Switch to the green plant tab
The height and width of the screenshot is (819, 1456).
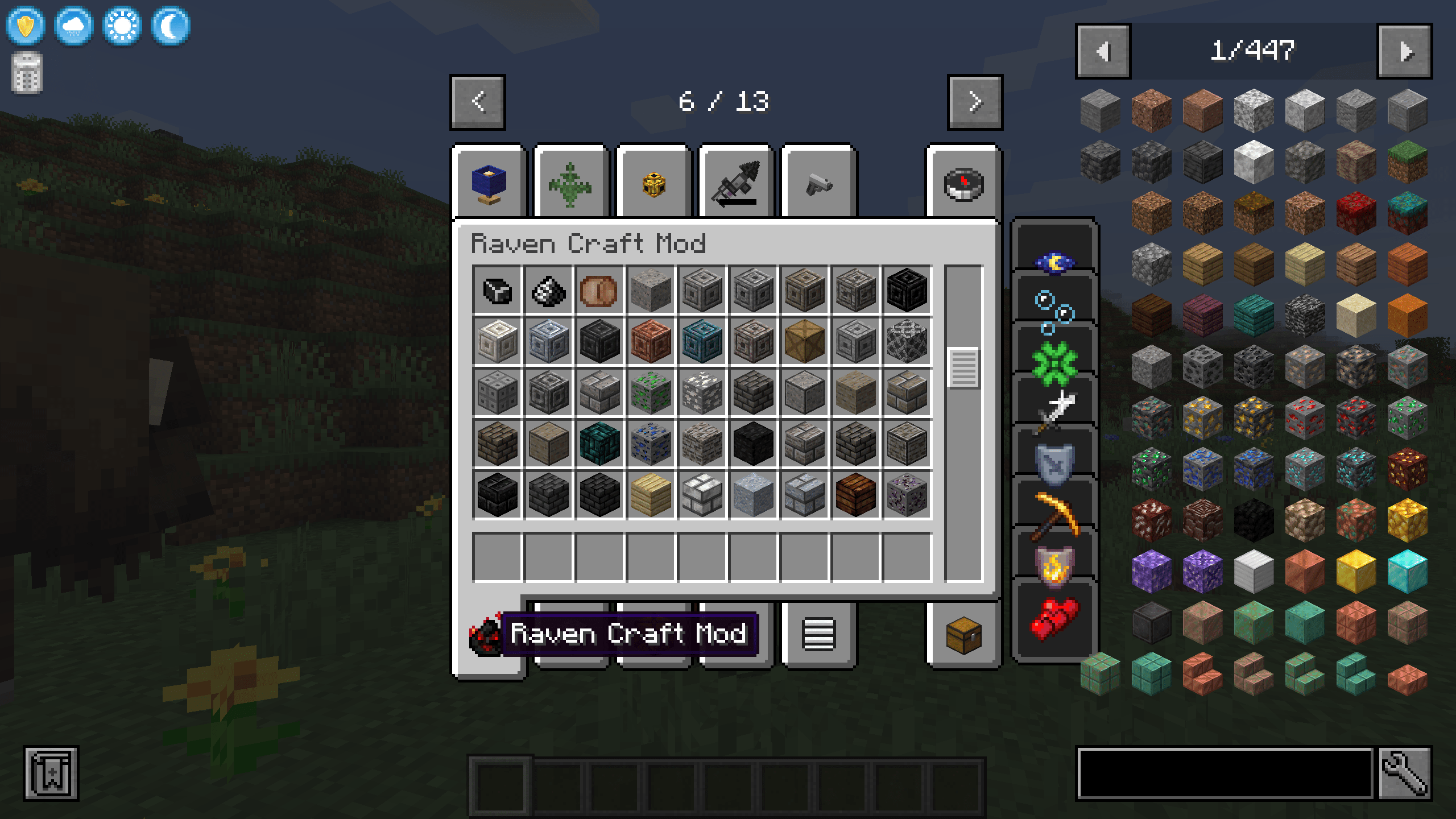(570, 183)
